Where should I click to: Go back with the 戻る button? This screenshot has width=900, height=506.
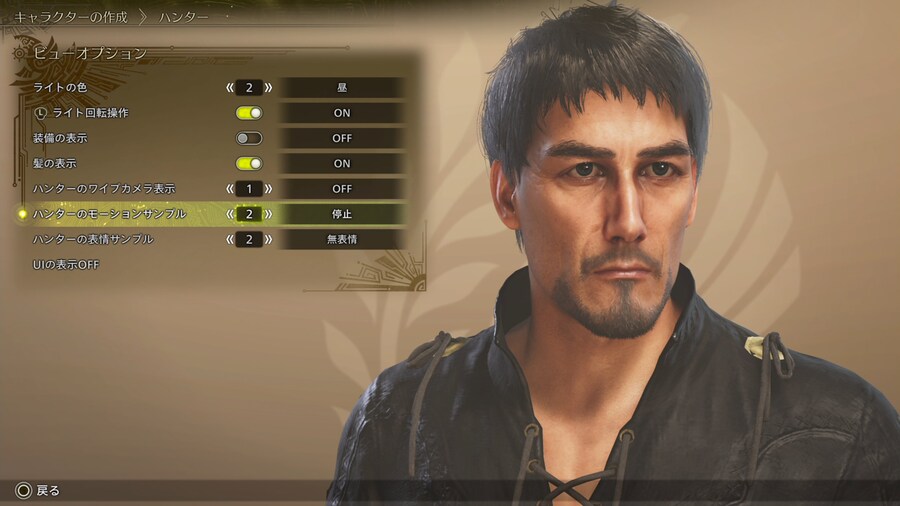tap(38, 490)
